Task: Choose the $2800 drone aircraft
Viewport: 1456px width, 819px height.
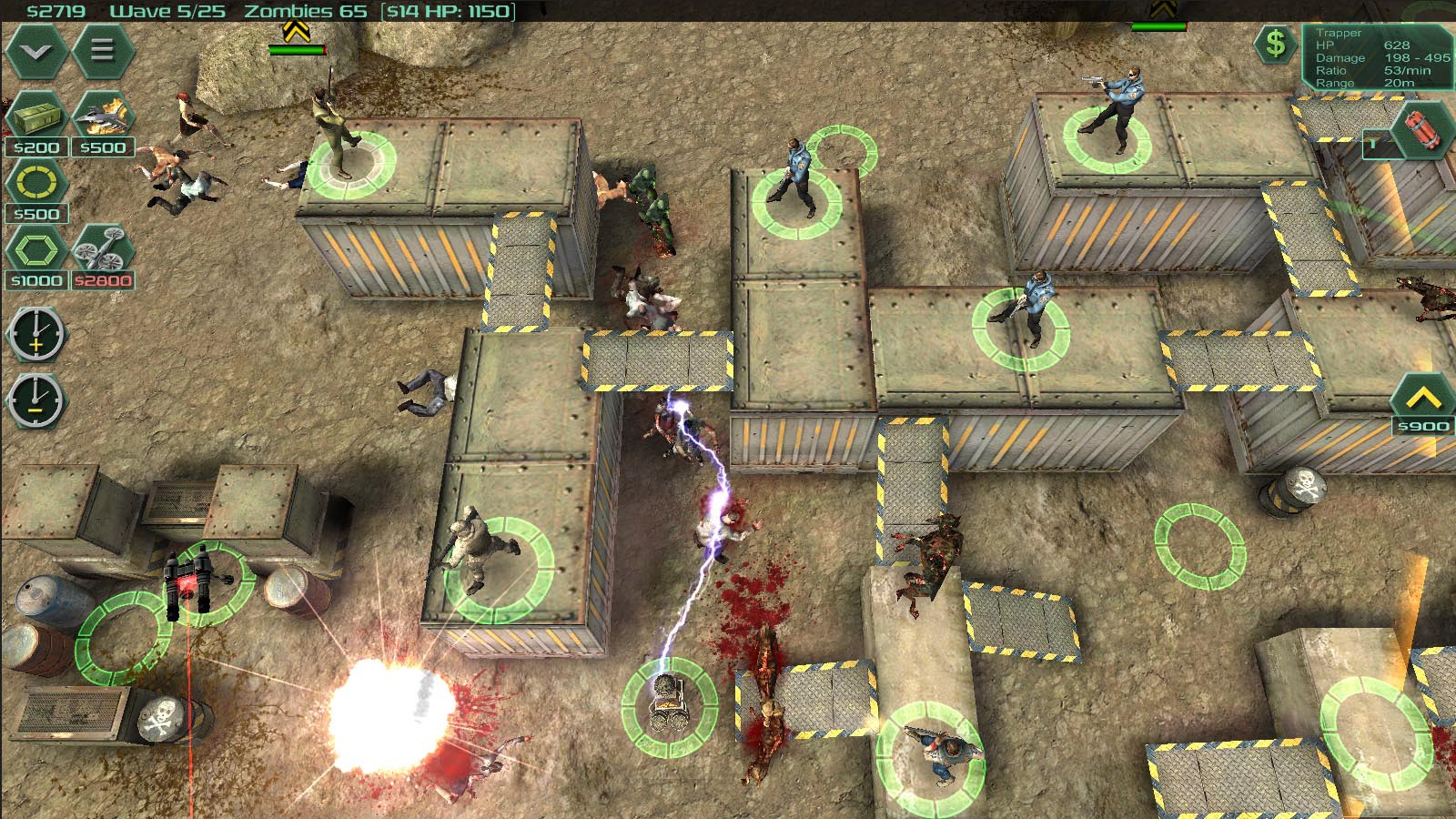Action: pos(103,251)
